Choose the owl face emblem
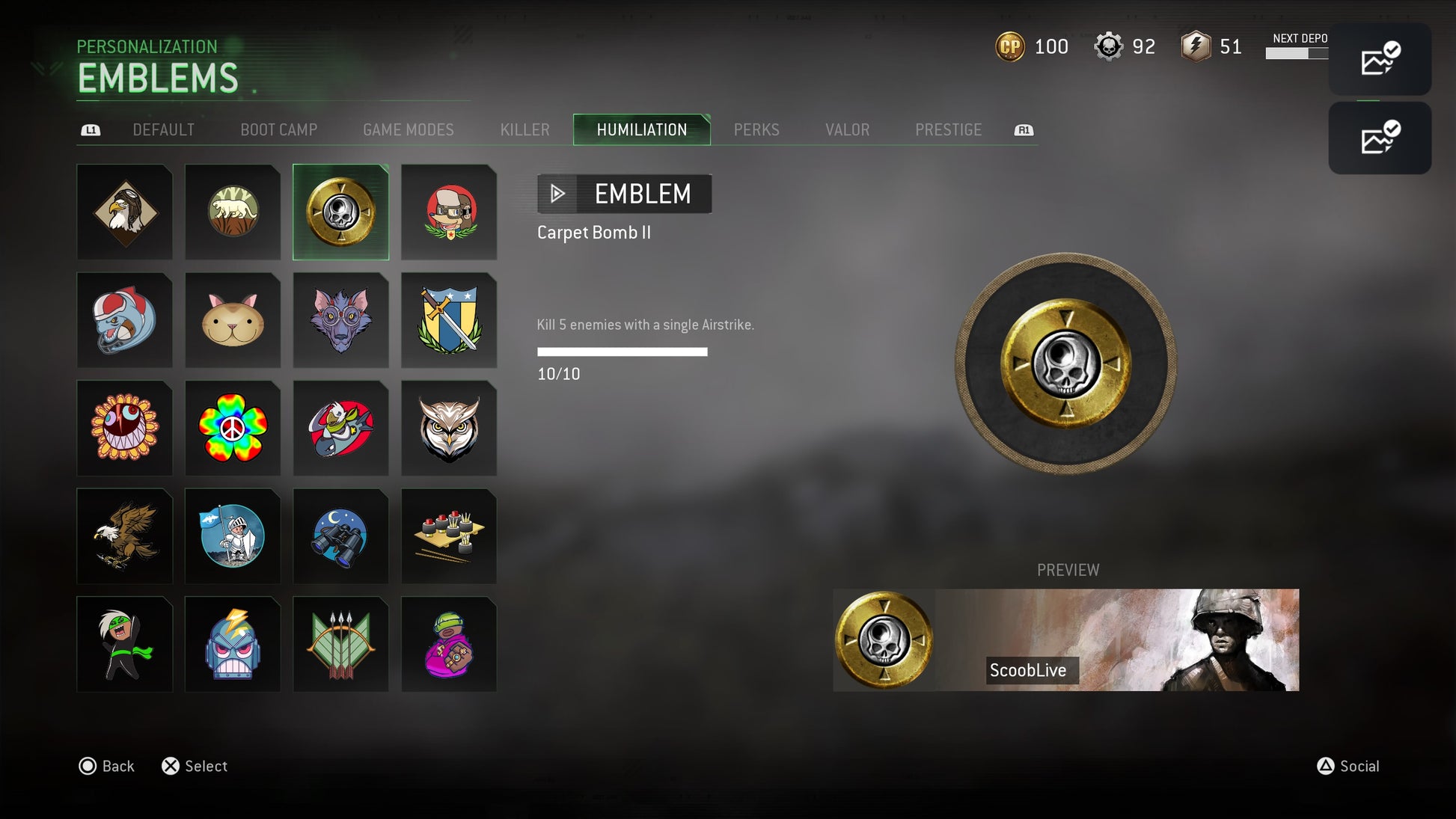The image size is (1456, 819). point(449,429)
